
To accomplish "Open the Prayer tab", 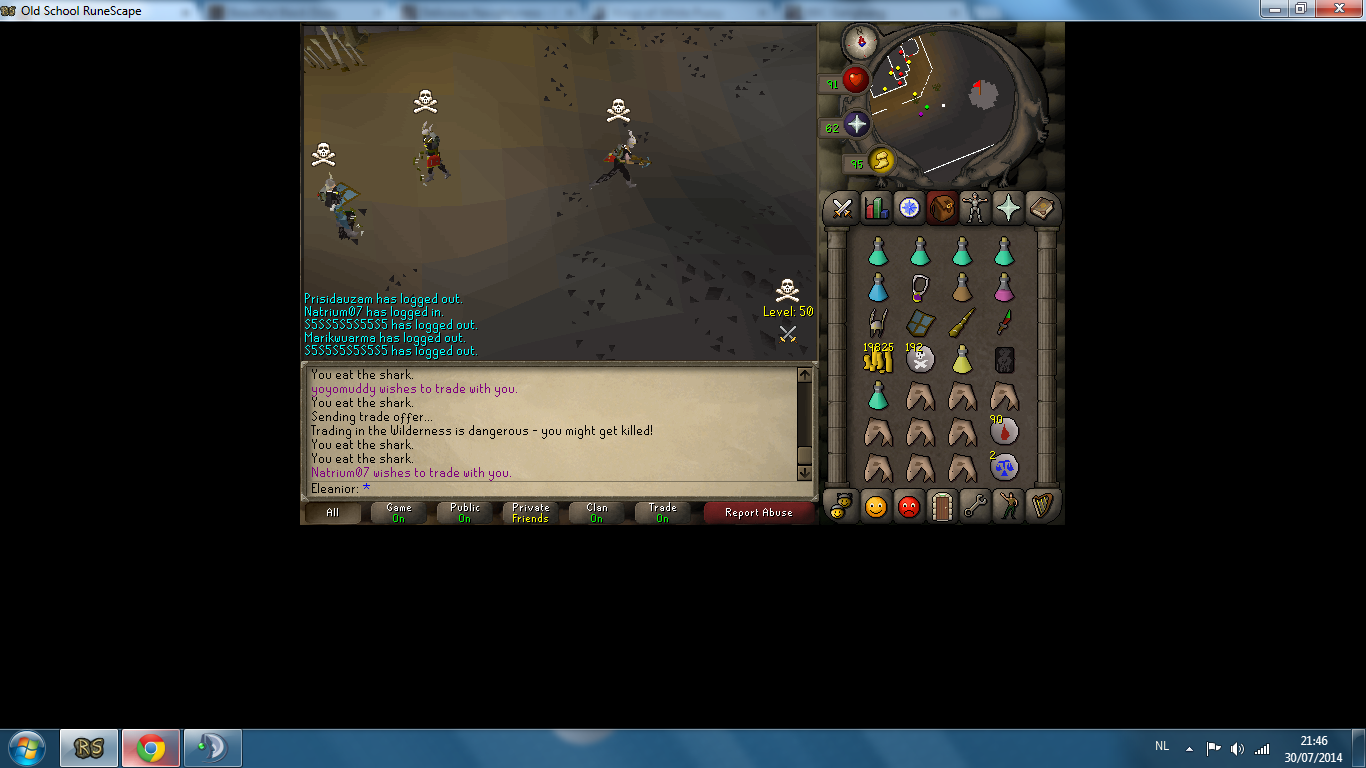I will [1008, 208].
